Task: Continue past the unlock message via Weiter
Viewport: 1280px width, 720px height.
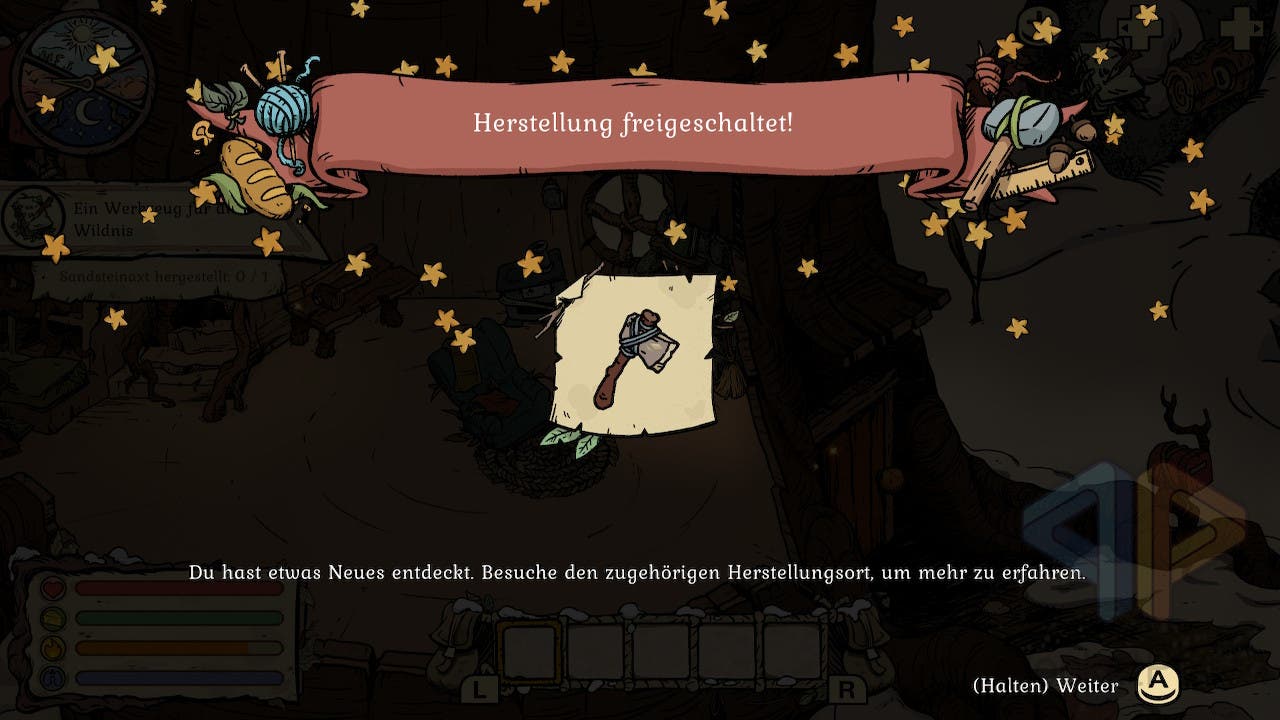Action: [1159, 685]
